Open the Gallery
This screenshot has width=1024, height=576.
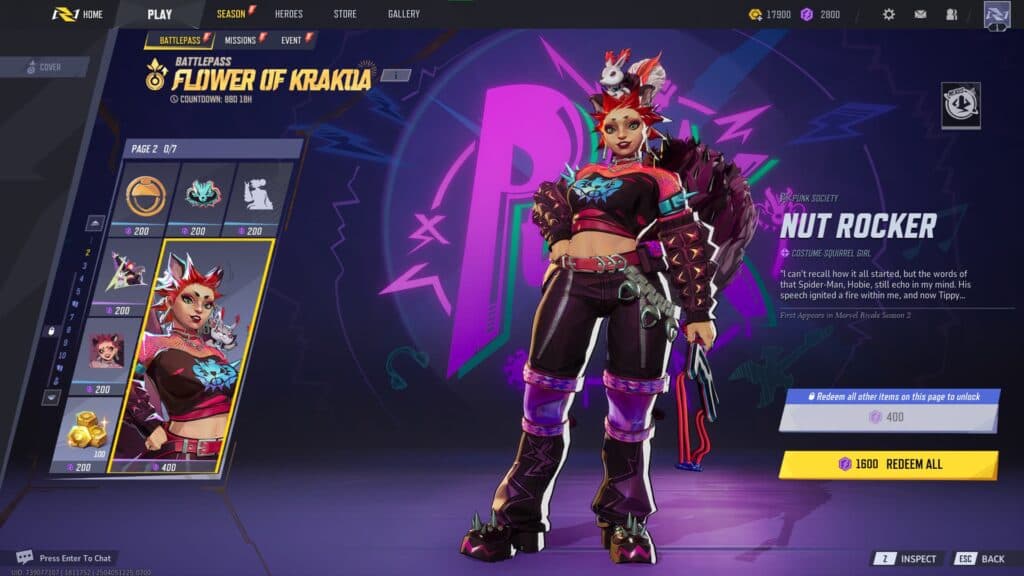pos(404,14)
